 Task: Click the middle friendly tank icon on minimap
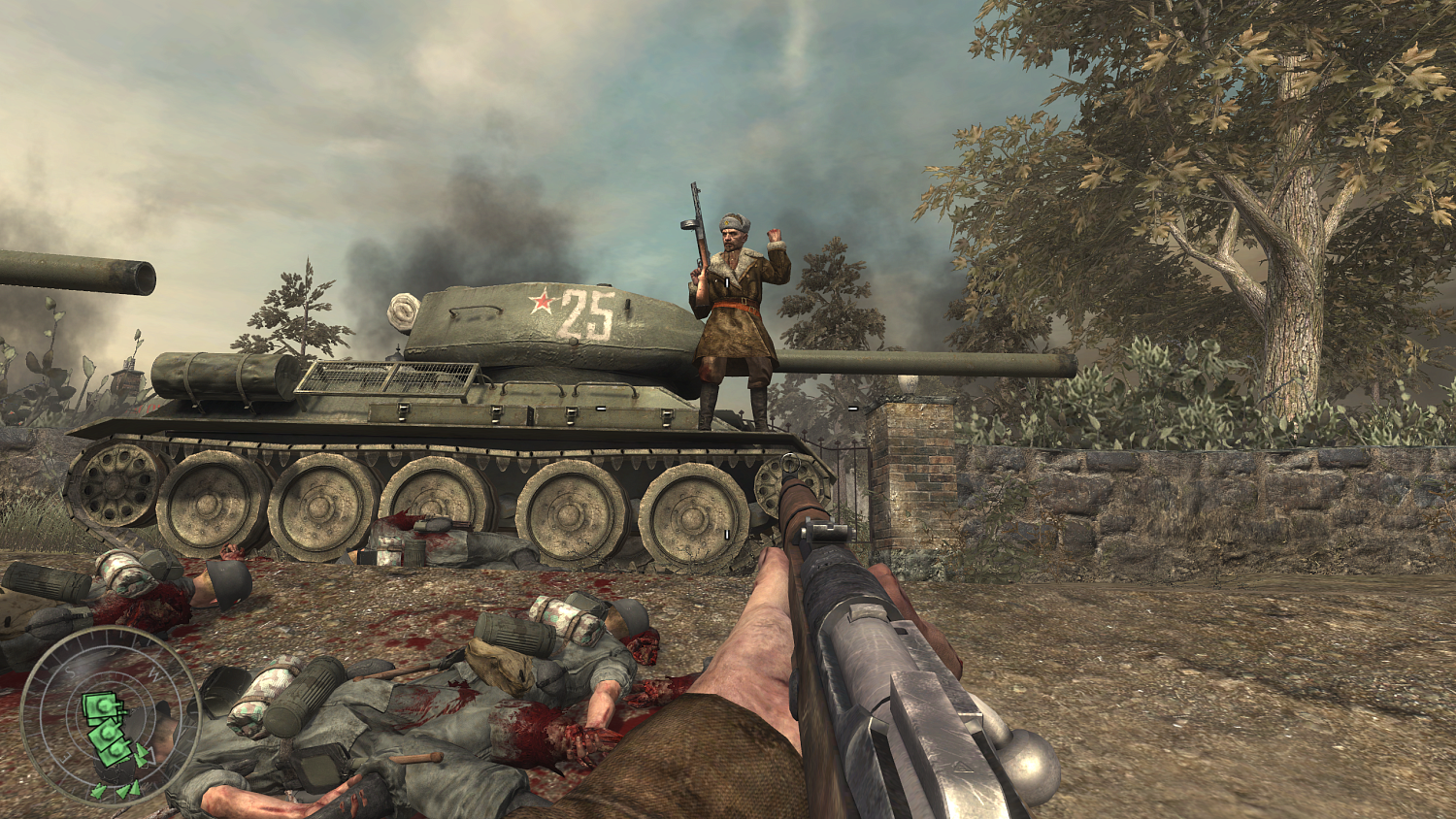[x=108, y=733]
